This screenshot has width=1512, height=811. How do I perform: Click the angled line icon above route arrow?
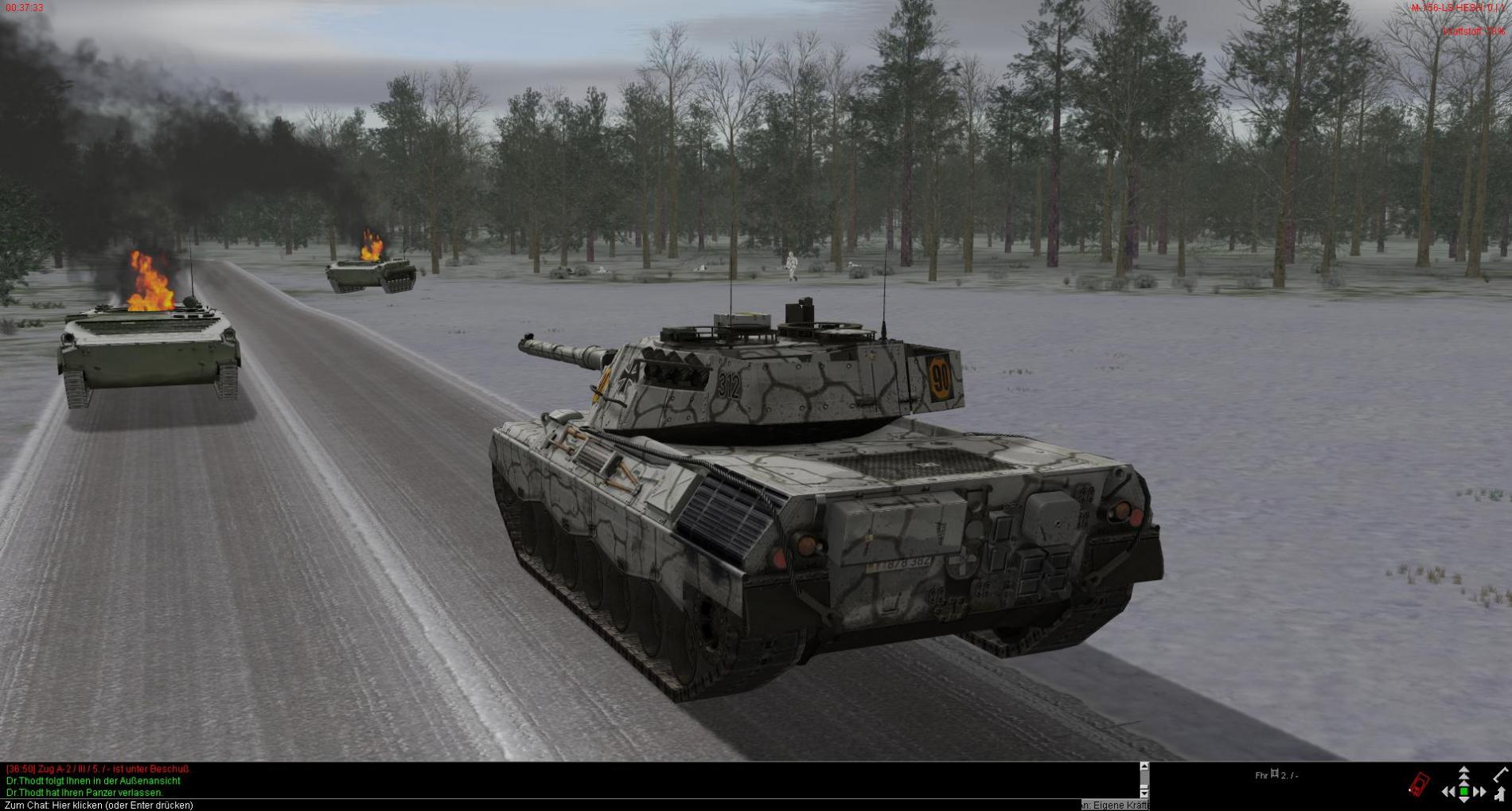pyautogui.click(x=1501, y=774)
